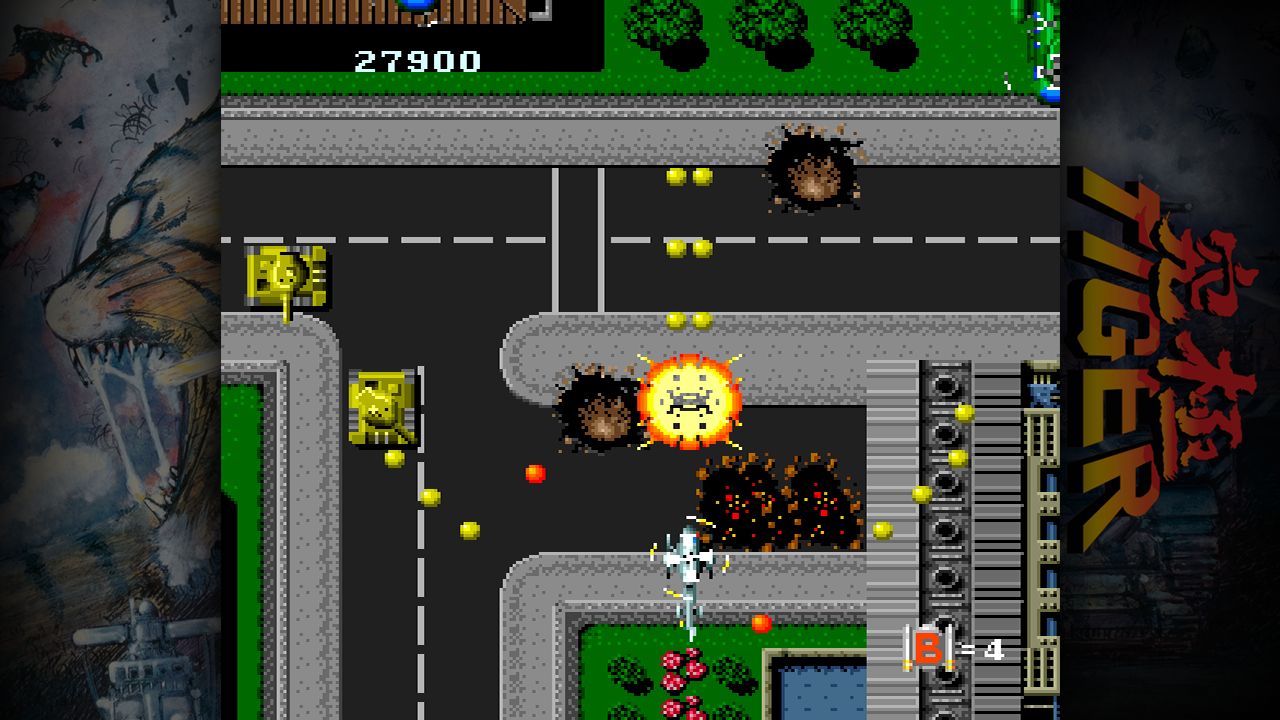Click the red TIGER logo on the right border

(x=1160, y=320)
